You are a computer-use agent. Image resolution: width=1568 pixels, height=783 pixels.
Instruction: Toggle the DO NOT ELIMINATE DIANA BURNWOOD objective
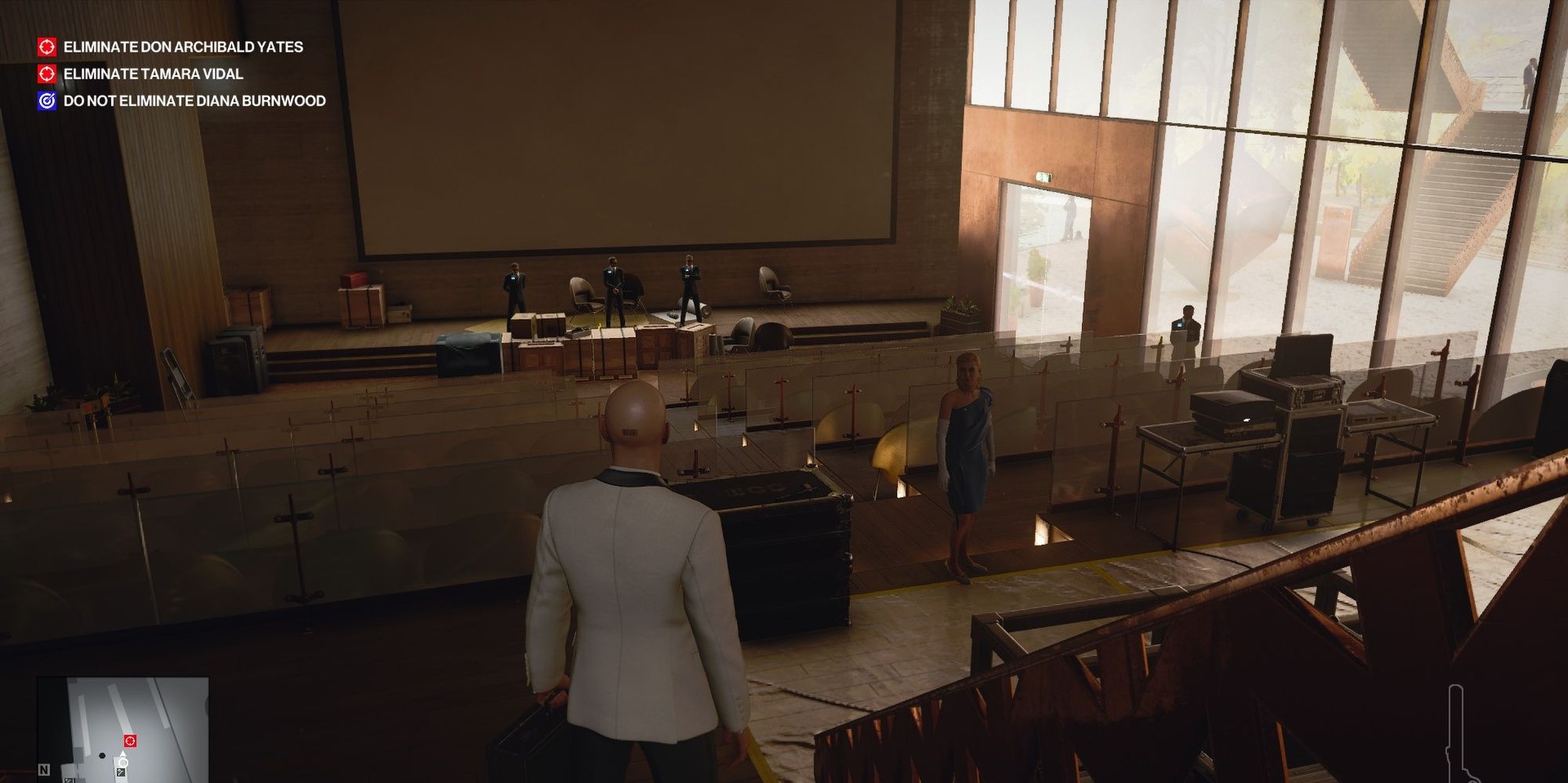(x=193, y=101)
